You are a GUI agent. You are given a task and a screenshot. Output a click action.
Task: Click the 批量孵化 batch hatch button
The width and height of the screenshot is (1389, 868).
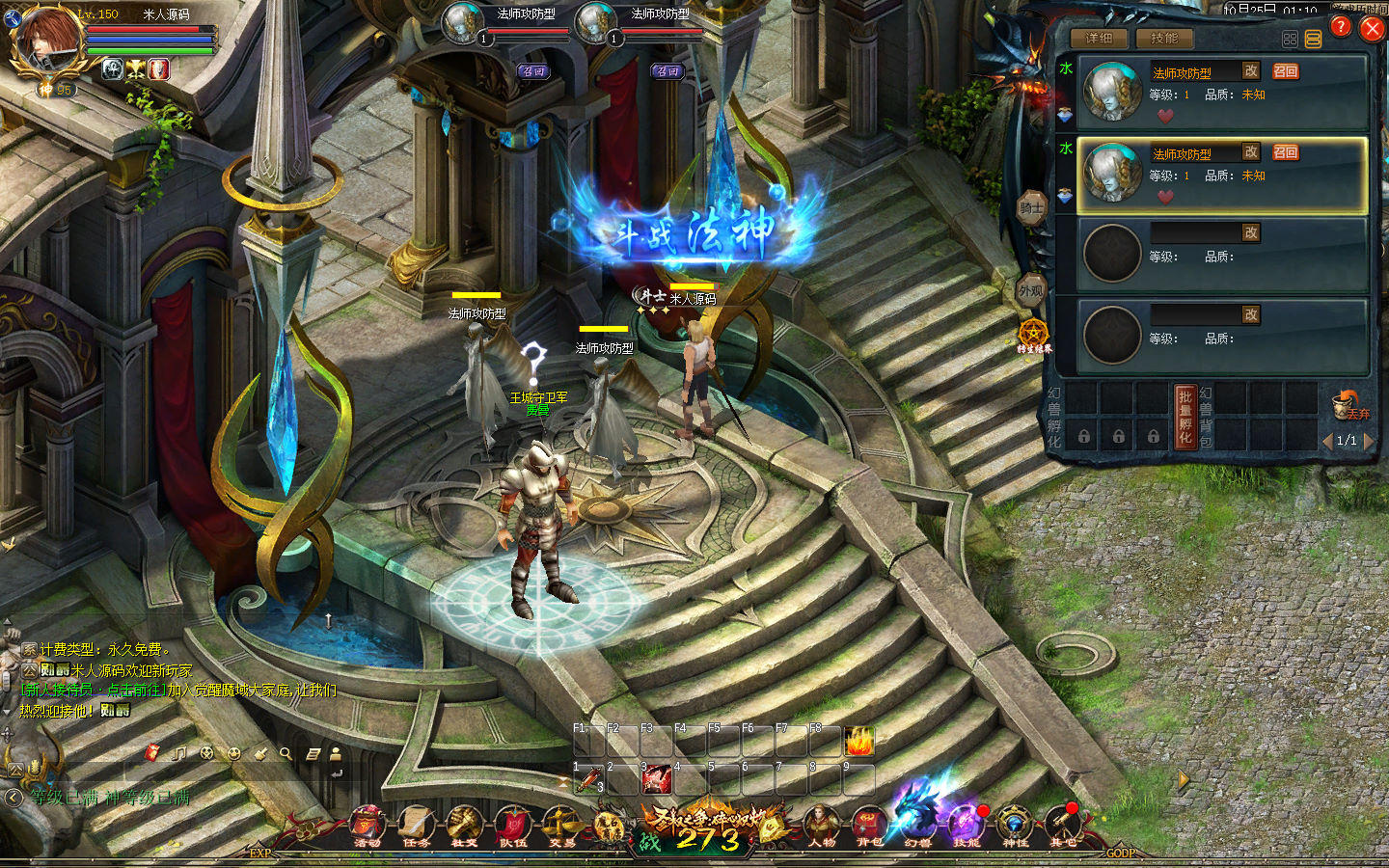click(1185, 417)
